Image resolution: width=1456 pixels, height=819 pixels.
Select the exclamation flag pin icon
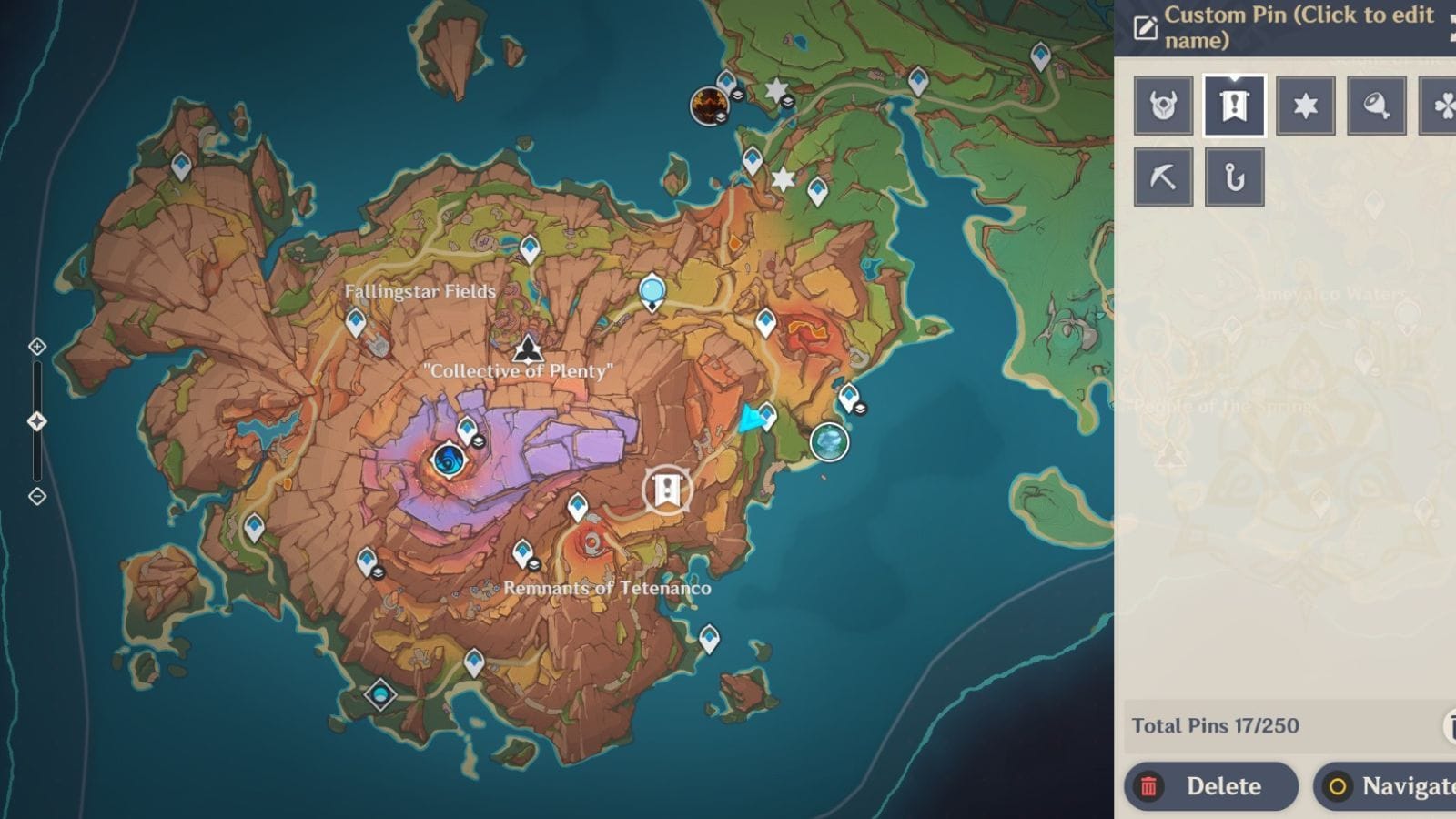coord(1234,104)
